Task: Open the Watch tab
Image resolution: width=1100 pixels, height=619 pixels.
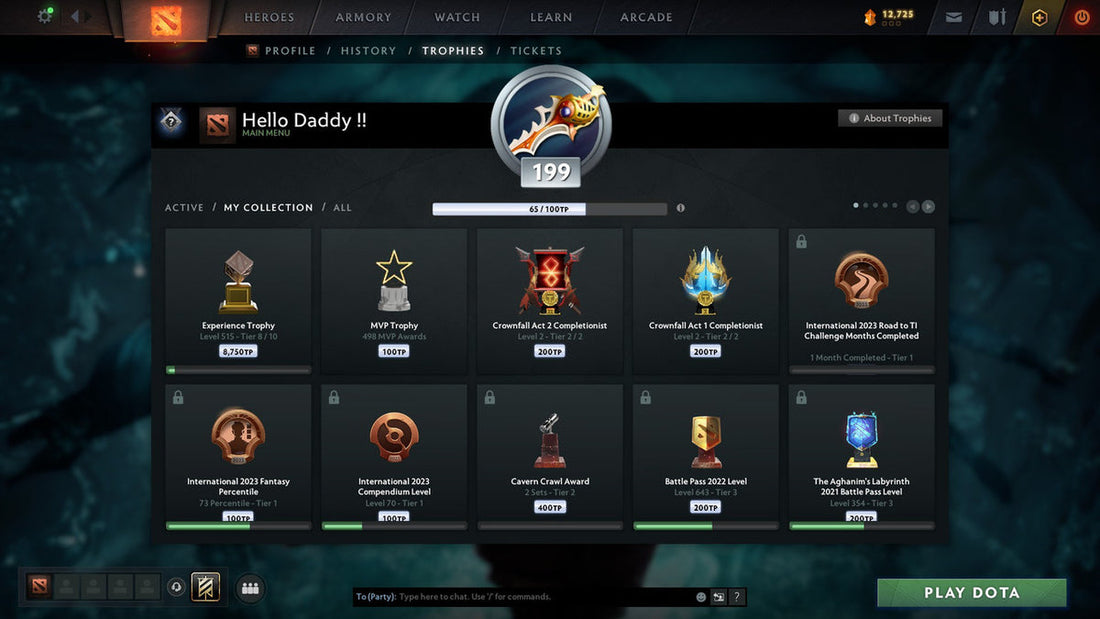Action: pos(457,17)
